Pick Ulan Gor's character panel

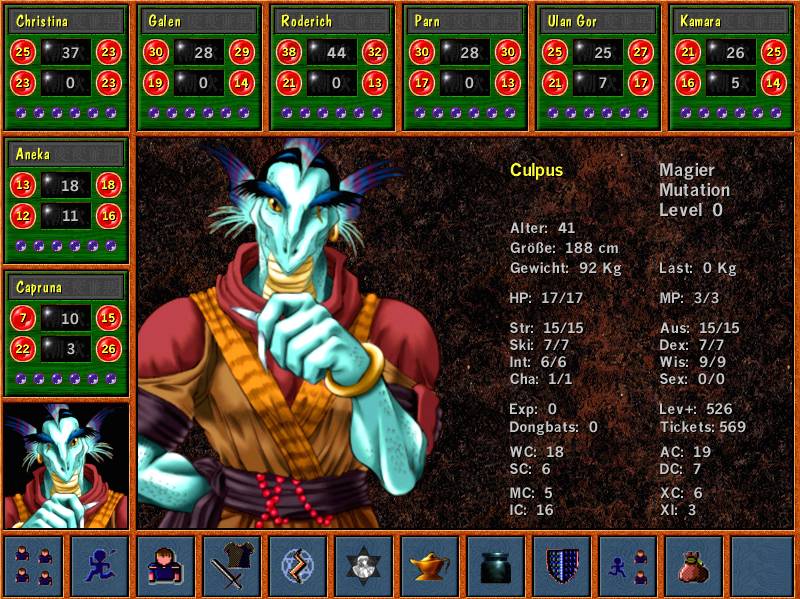(x=598, y=67)
